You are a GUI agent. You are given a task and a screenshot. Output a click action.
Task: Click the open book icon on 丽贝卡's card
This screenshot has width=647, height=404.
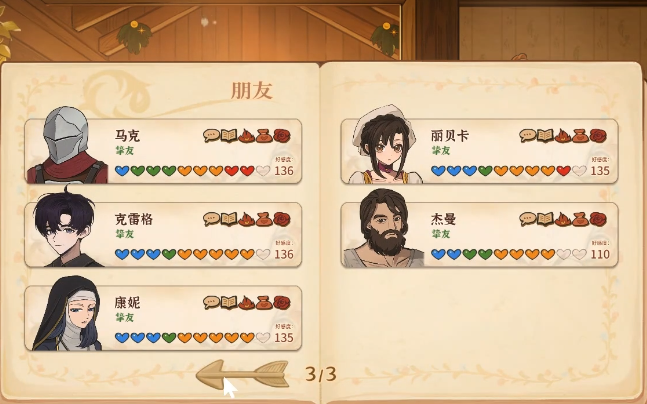(545, 135)
